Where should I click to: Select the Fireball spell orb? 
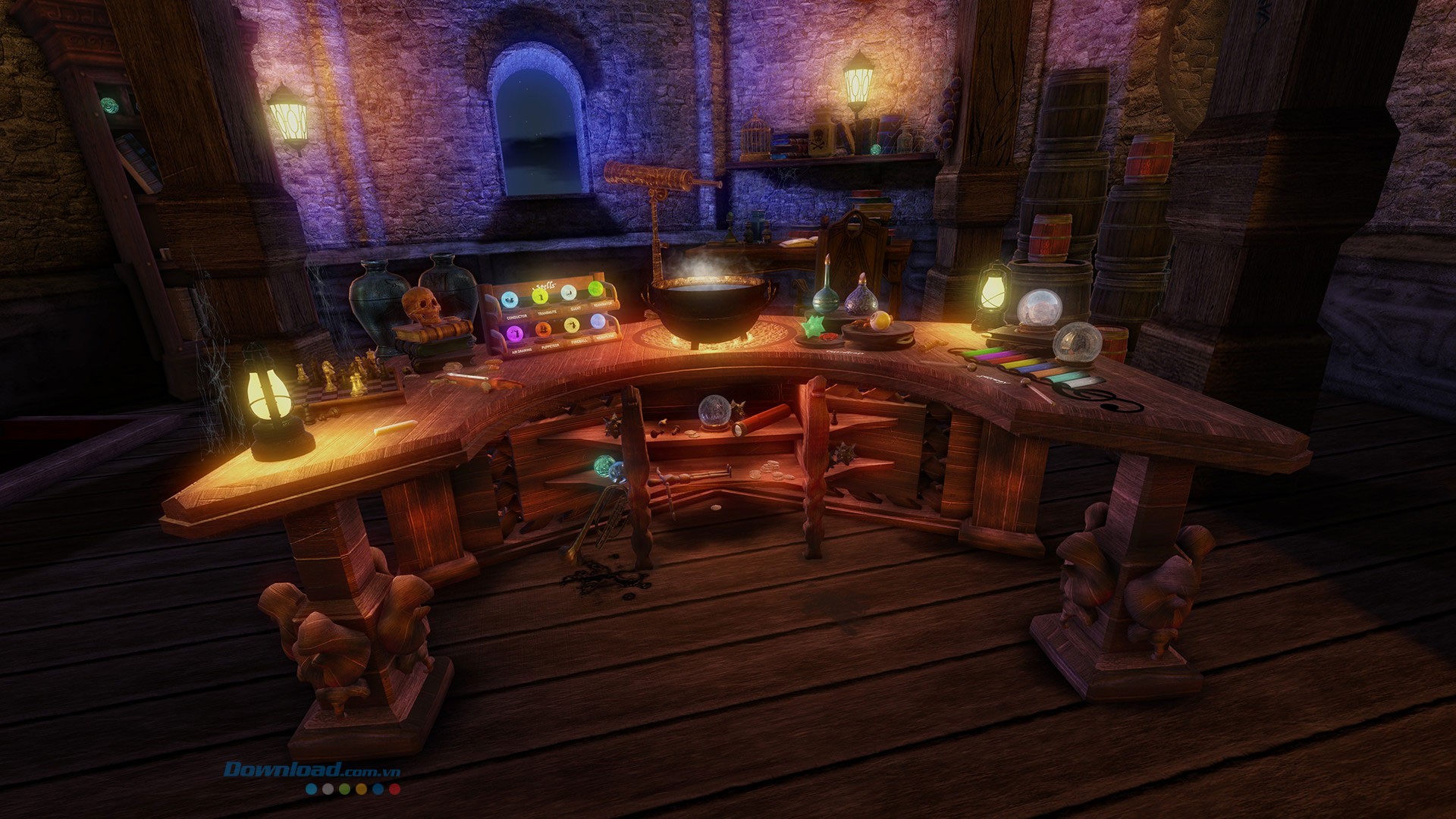572,325
